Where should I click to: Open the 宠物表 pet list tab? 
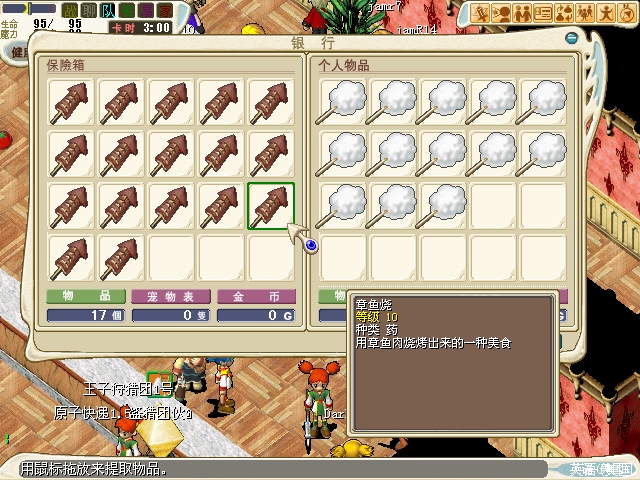pos(171,296)
